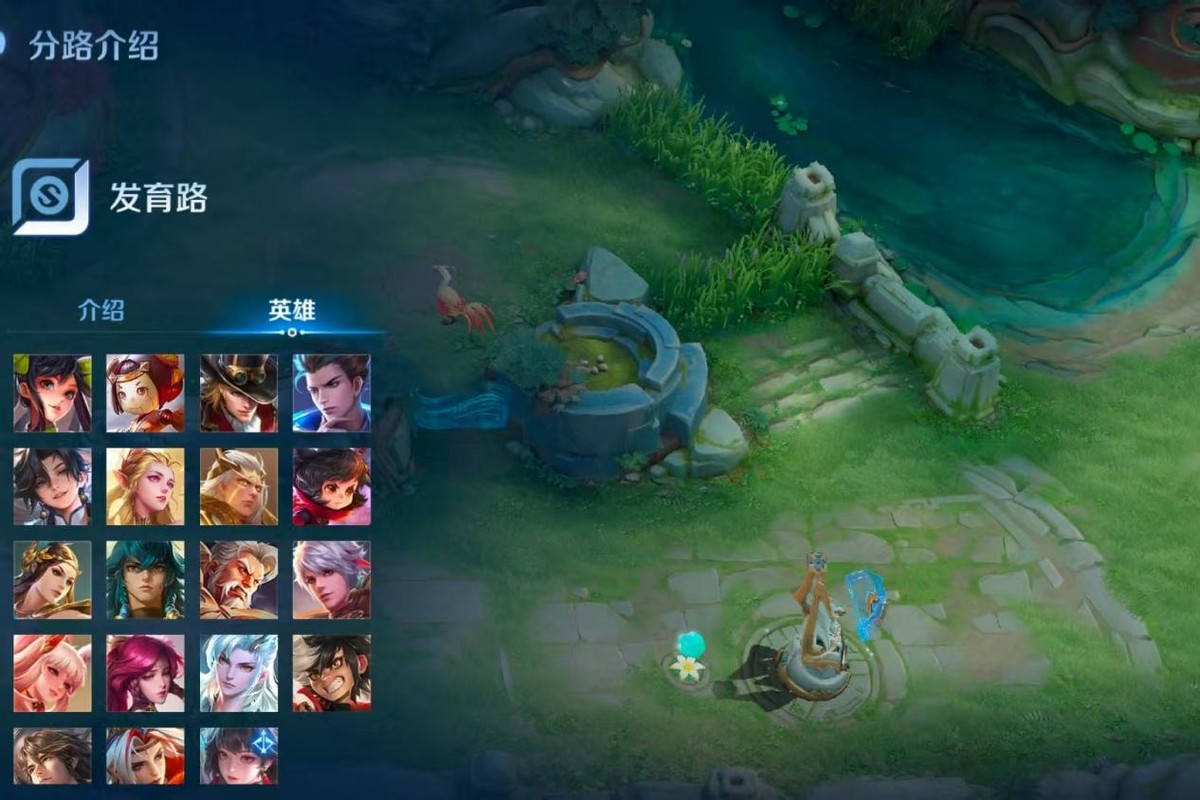This screenshot has height=800, width=1200.
Task: Click the white-and-red-haired hero in bottom row
Action: point(145,756)
